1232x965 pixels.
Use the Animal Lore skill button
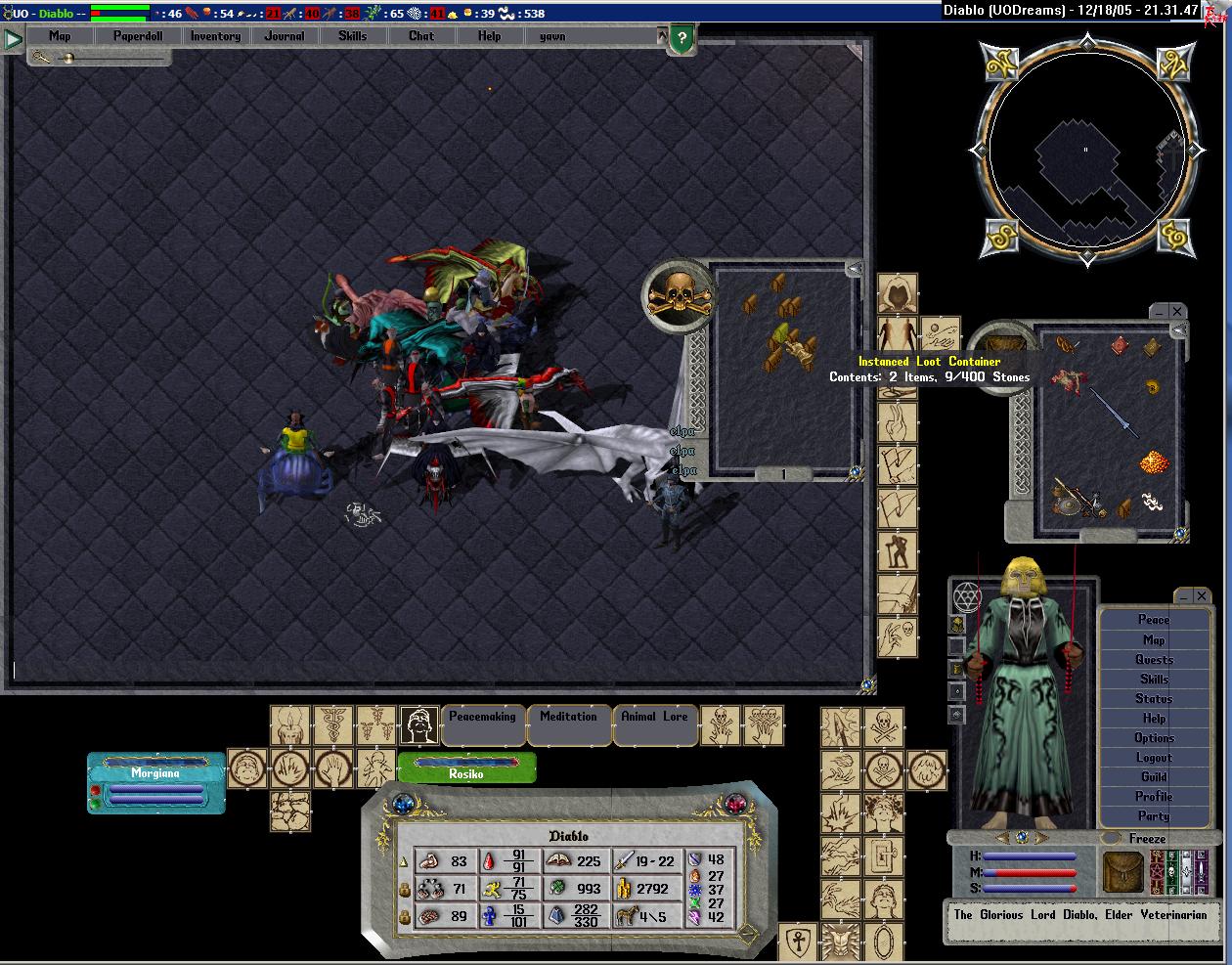click(654, 718)
